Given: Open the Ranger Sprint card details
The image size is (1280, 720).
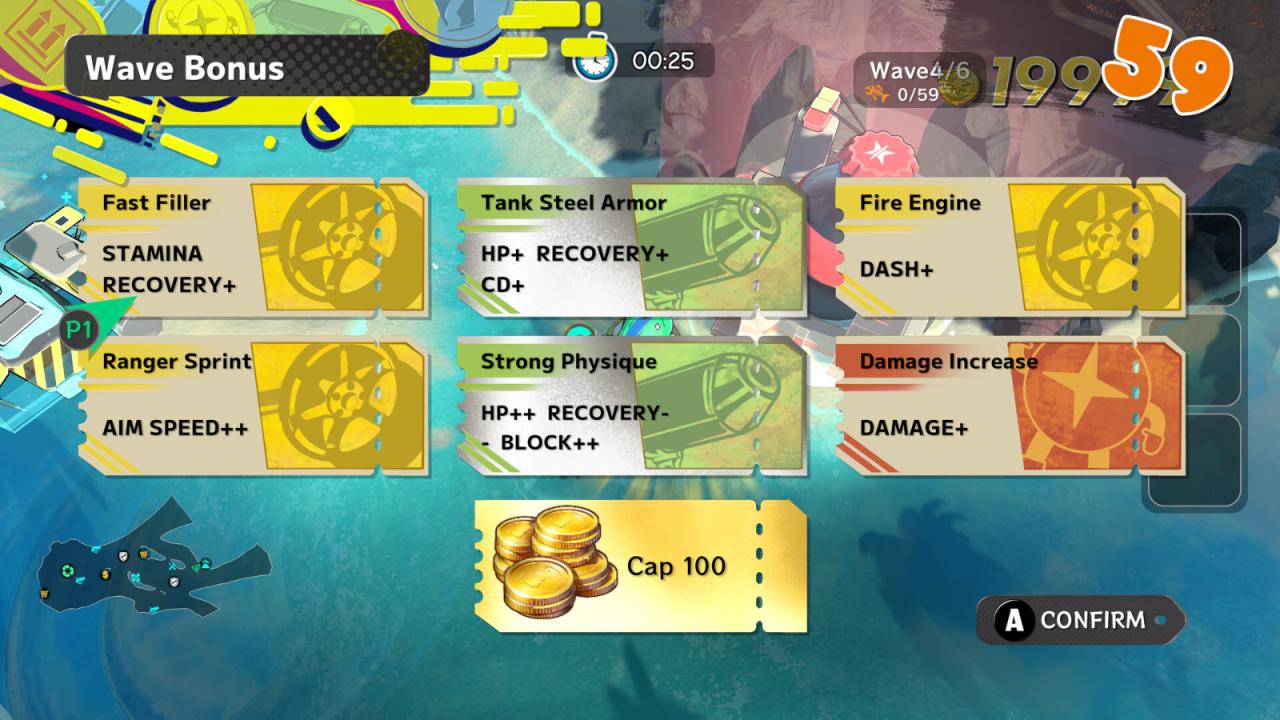Looking at the screenshot, I should click(200, 405).
